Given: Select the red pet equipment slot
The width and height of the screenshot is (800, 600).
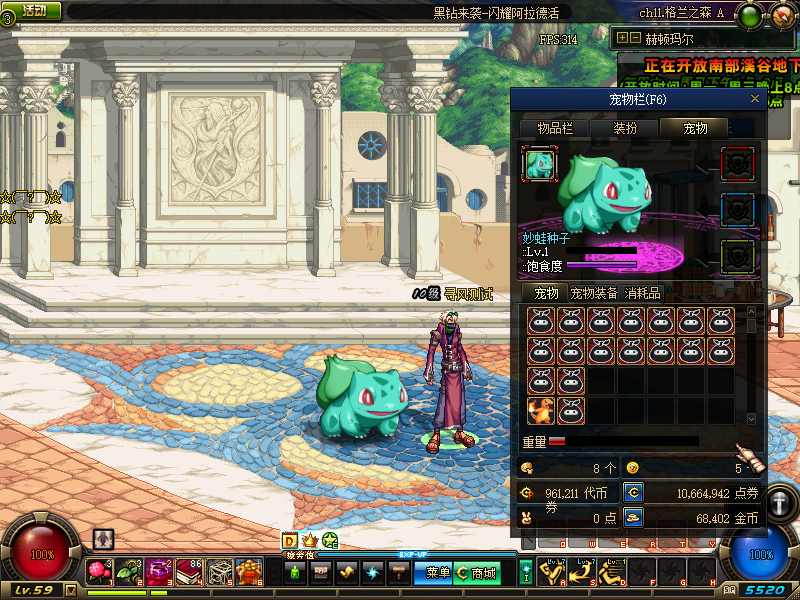Looking at the screenshot, I should click(738, 163).
